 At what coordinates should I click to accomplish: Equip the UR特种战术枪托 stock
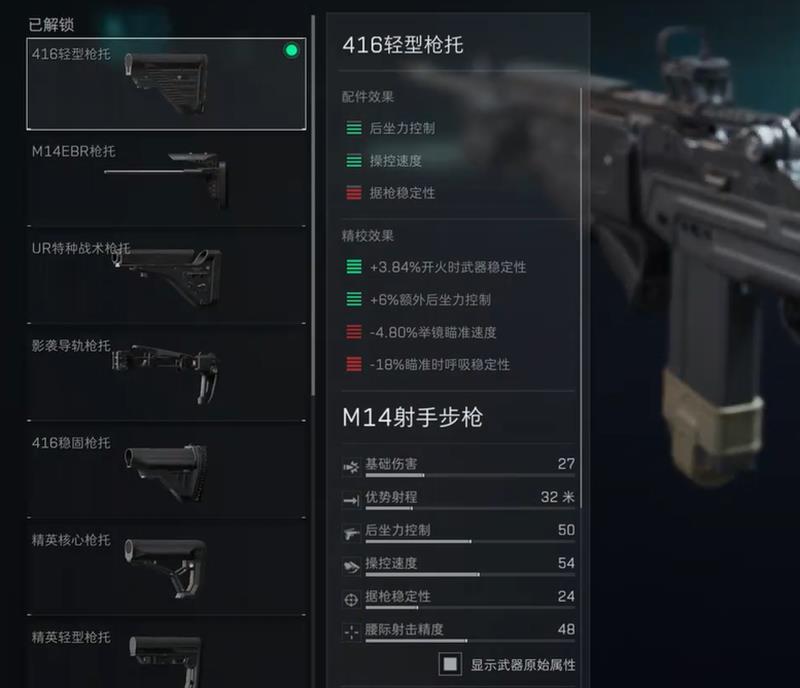pos(166,273)
